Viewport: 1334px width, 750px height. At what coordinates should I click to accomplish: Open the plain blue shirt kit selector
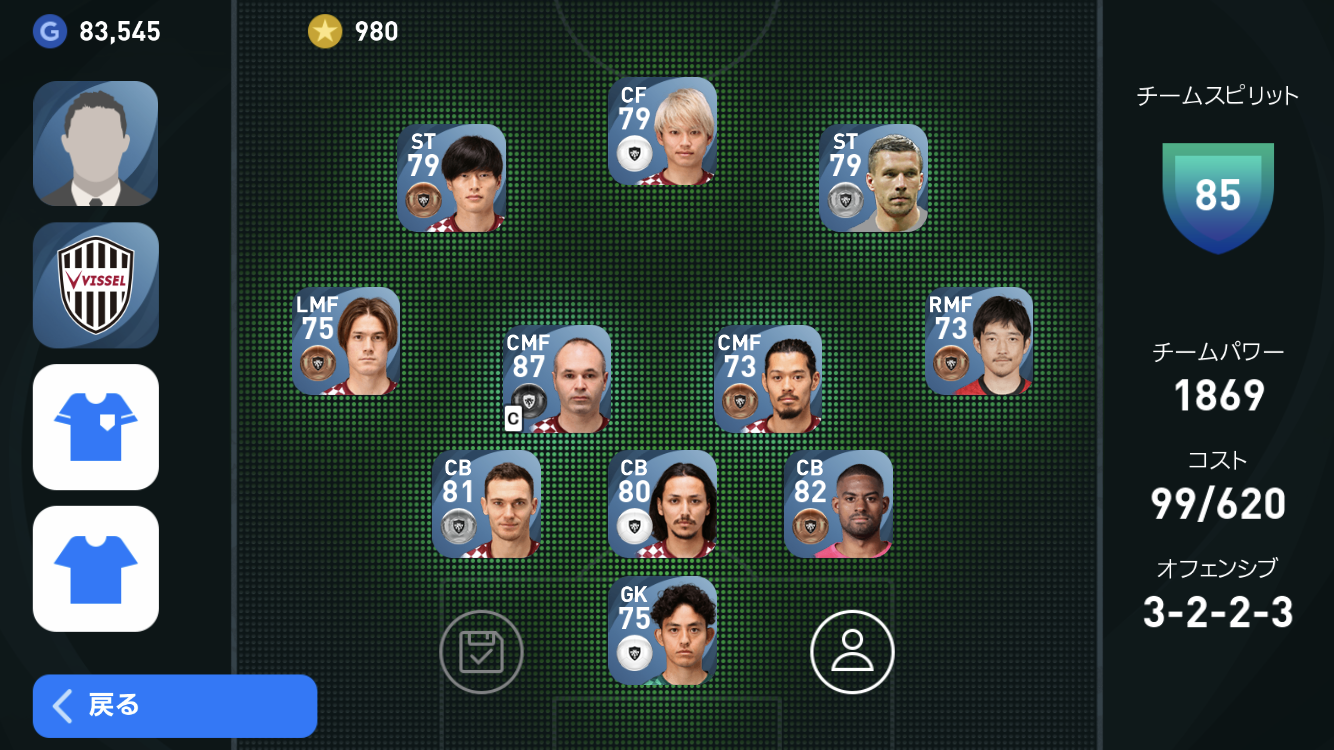(x=96, y=568)
